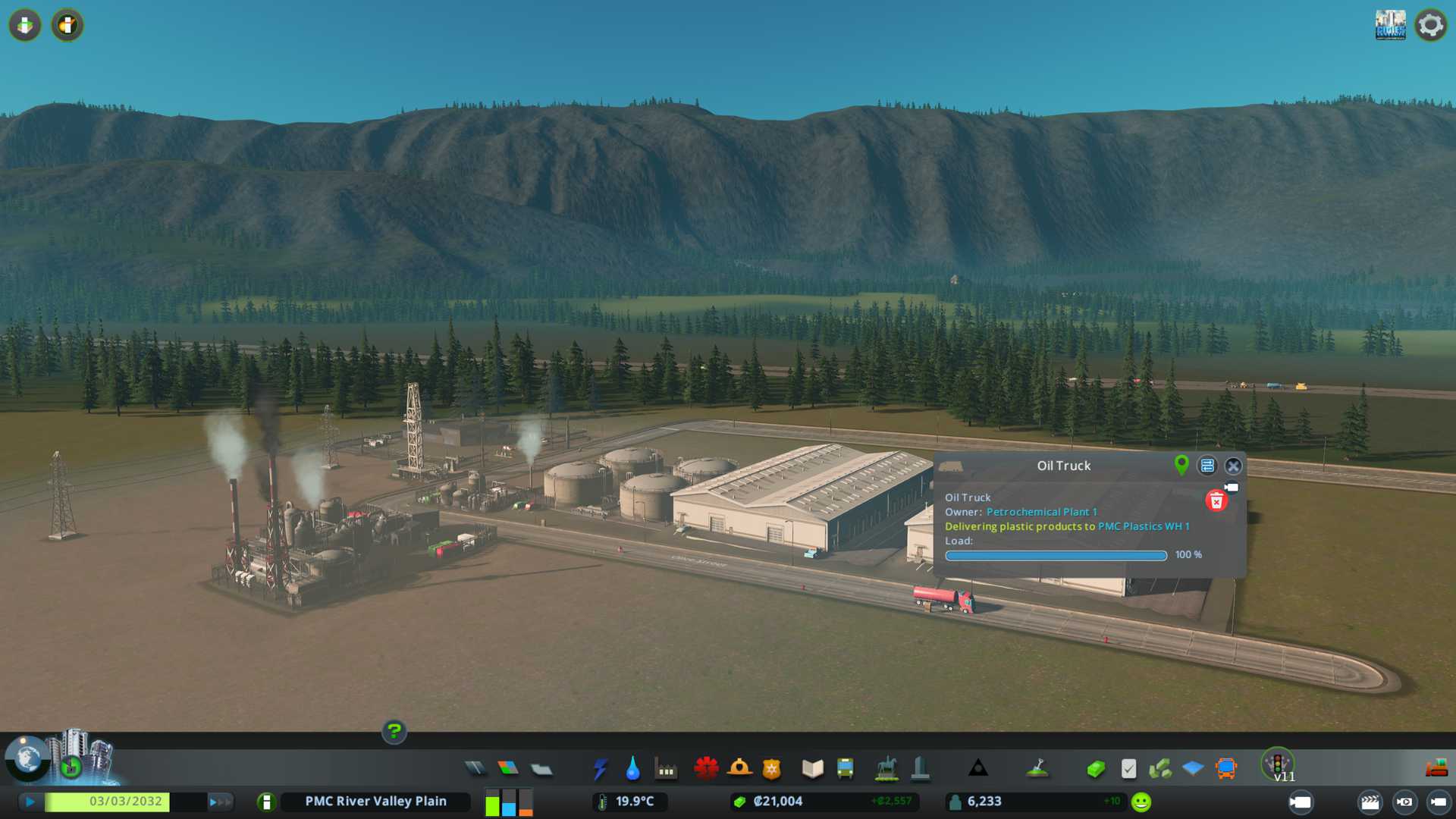Open the Healthcare red cross menu

tap(706, 769)
